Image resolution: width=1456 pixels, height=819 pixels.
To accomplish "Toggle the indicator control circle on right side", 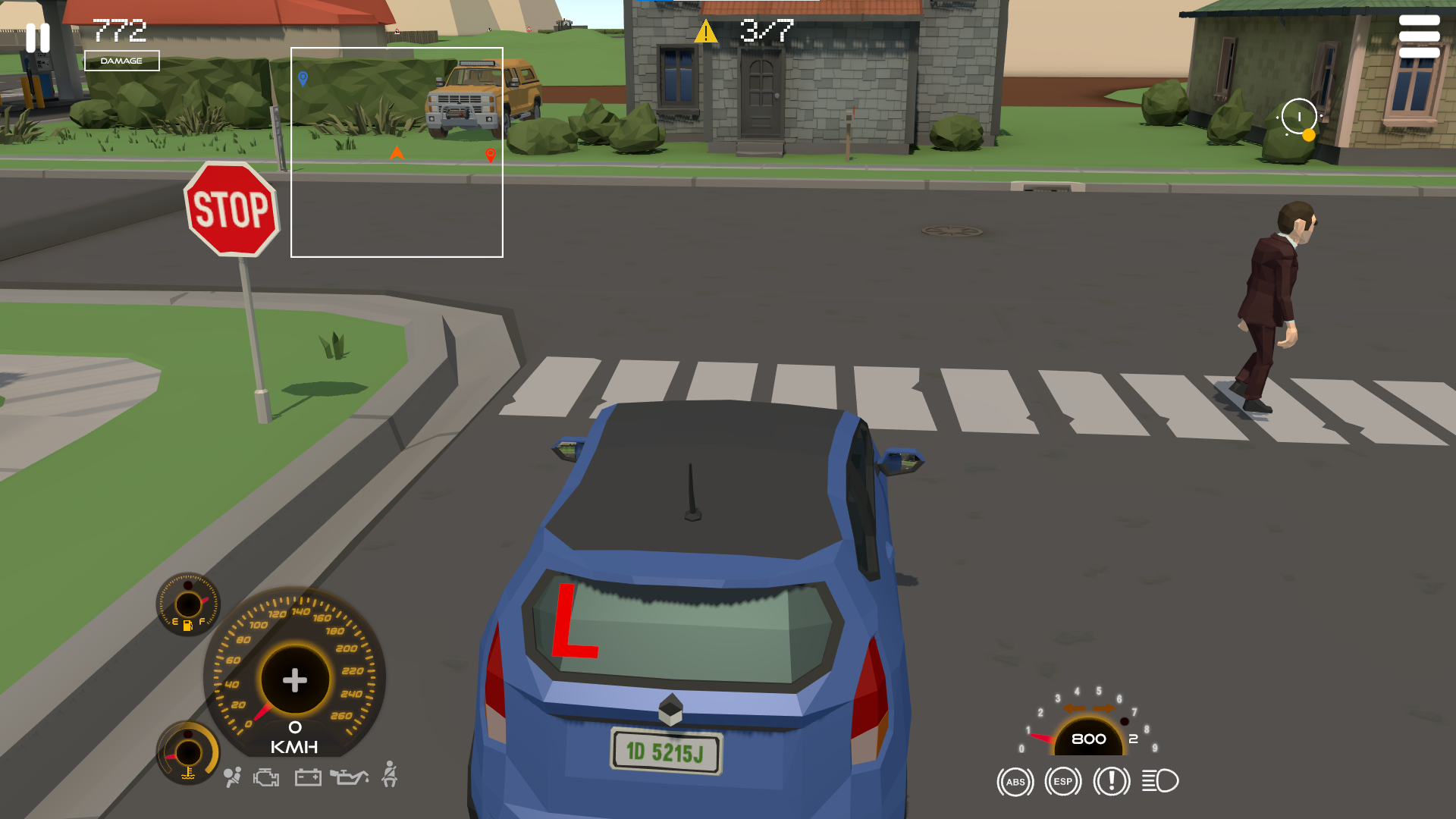I will pos(1298,117).
